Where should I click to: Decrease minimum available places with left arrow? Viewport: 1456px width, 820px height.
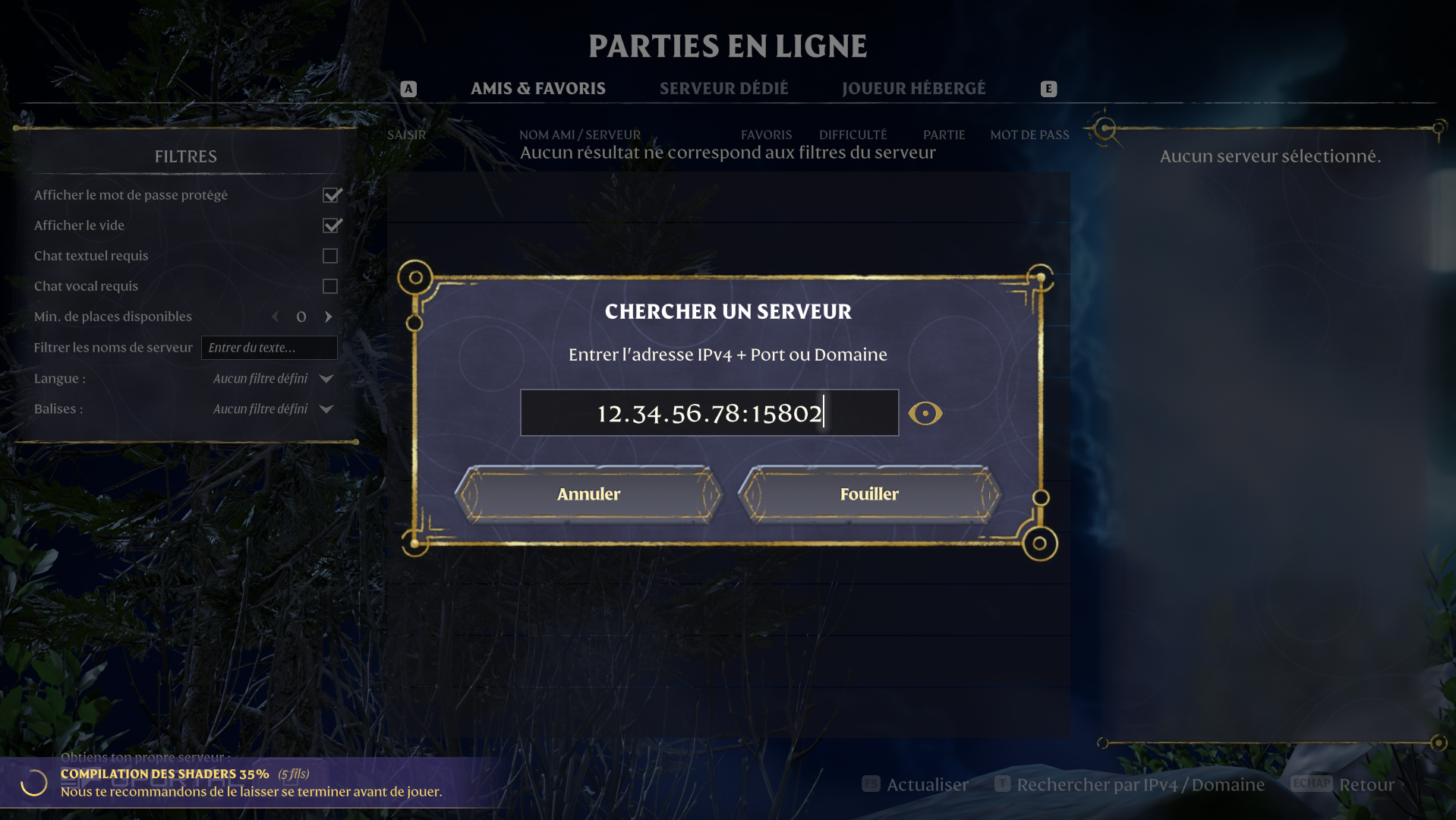click(276, 317)
